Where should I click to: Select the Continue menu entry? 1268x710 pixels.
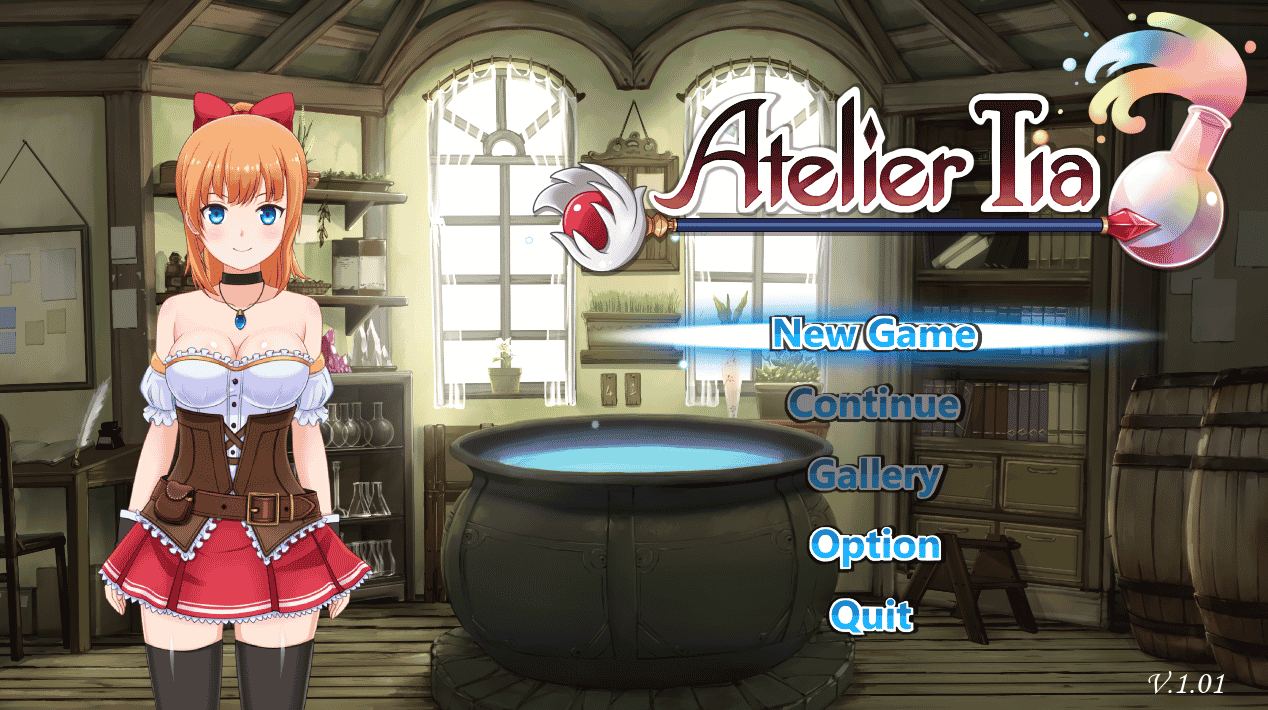(874, 405)
